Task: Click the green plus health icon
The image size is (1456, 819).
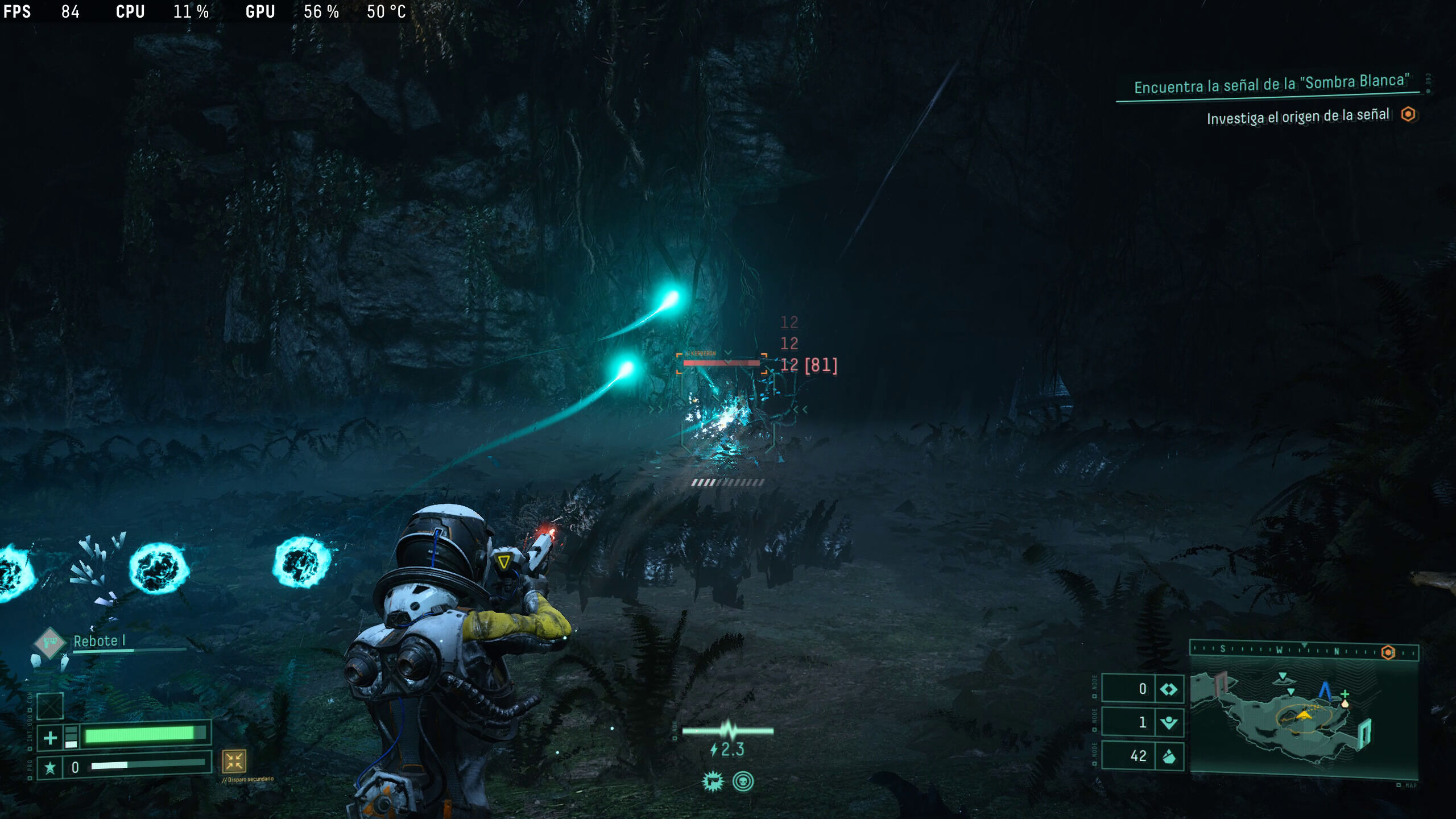Action: [50, 738]
